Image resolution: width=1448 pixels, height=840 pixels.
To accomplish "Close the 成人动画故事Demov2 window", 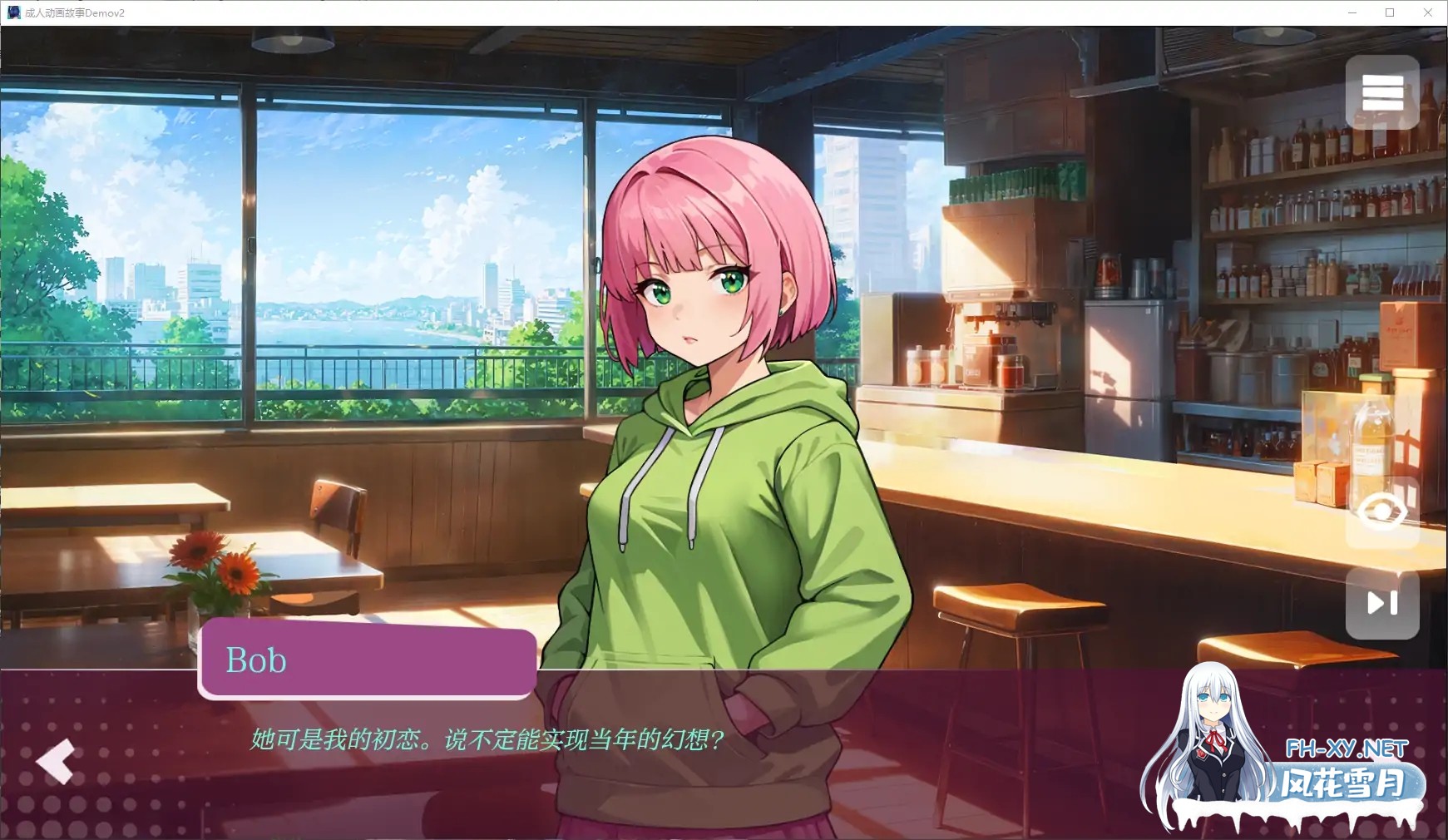I will click(x=1427, y=12).
